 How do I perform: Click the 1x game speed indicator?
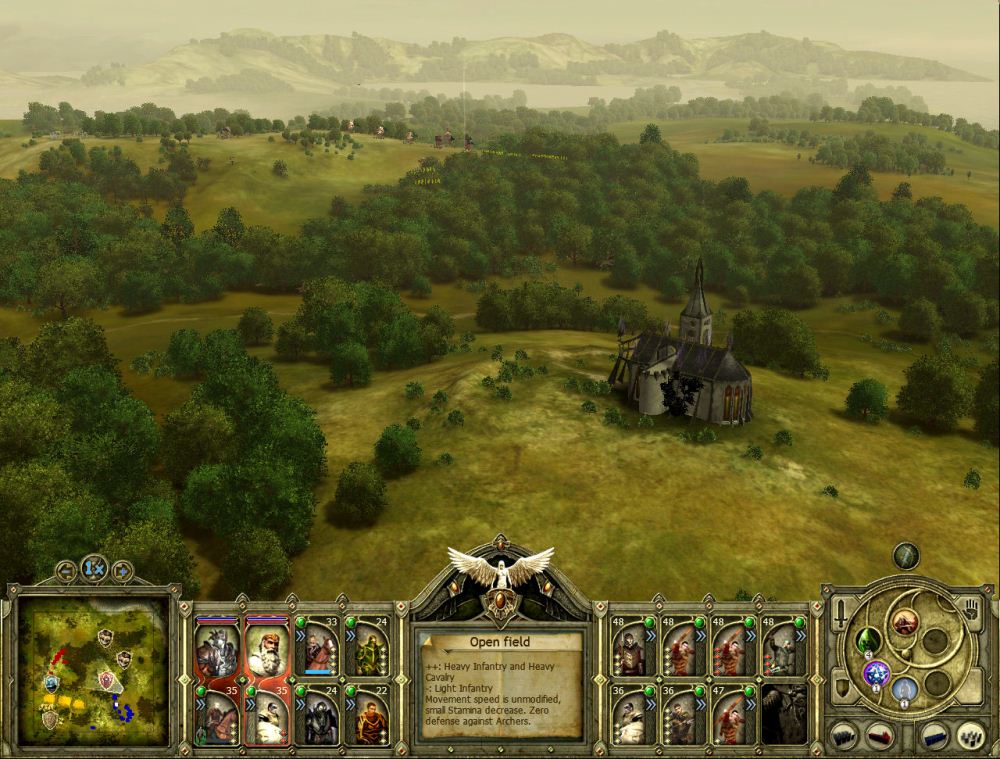pos(94,568)
